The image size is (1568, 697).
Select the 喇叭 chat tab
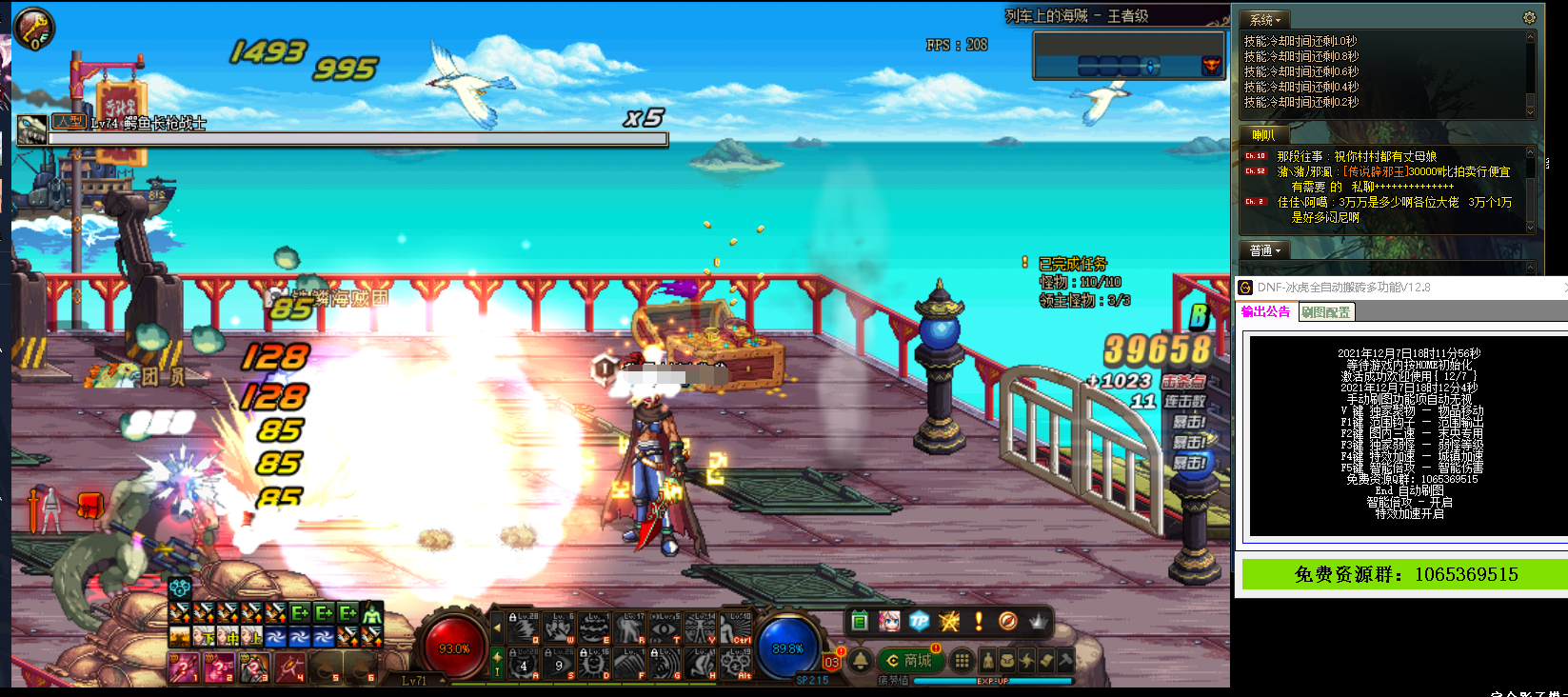[1263, 135]
